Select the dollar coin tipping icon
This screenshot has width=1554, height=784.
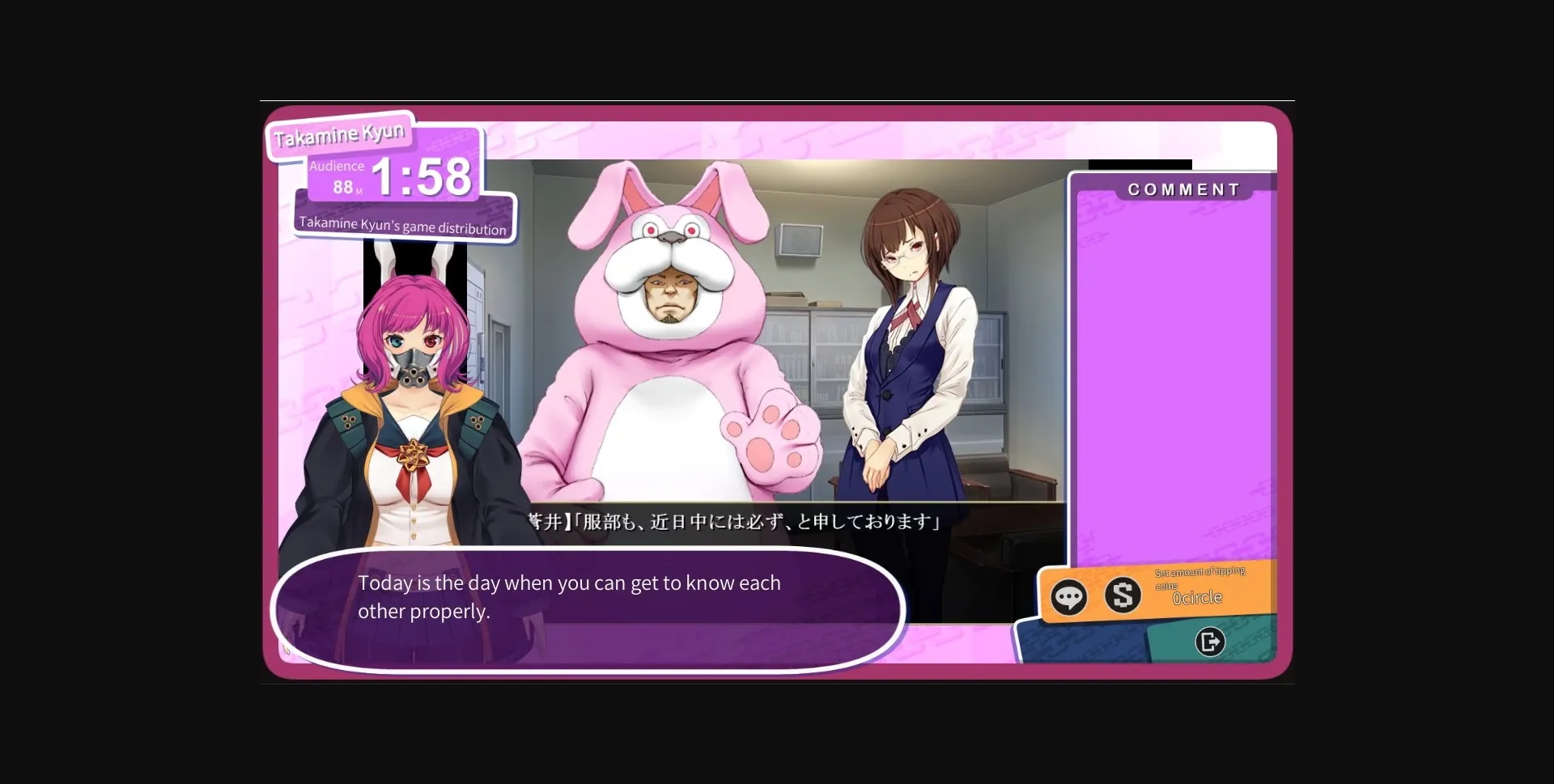click(x=1123, y=597)
